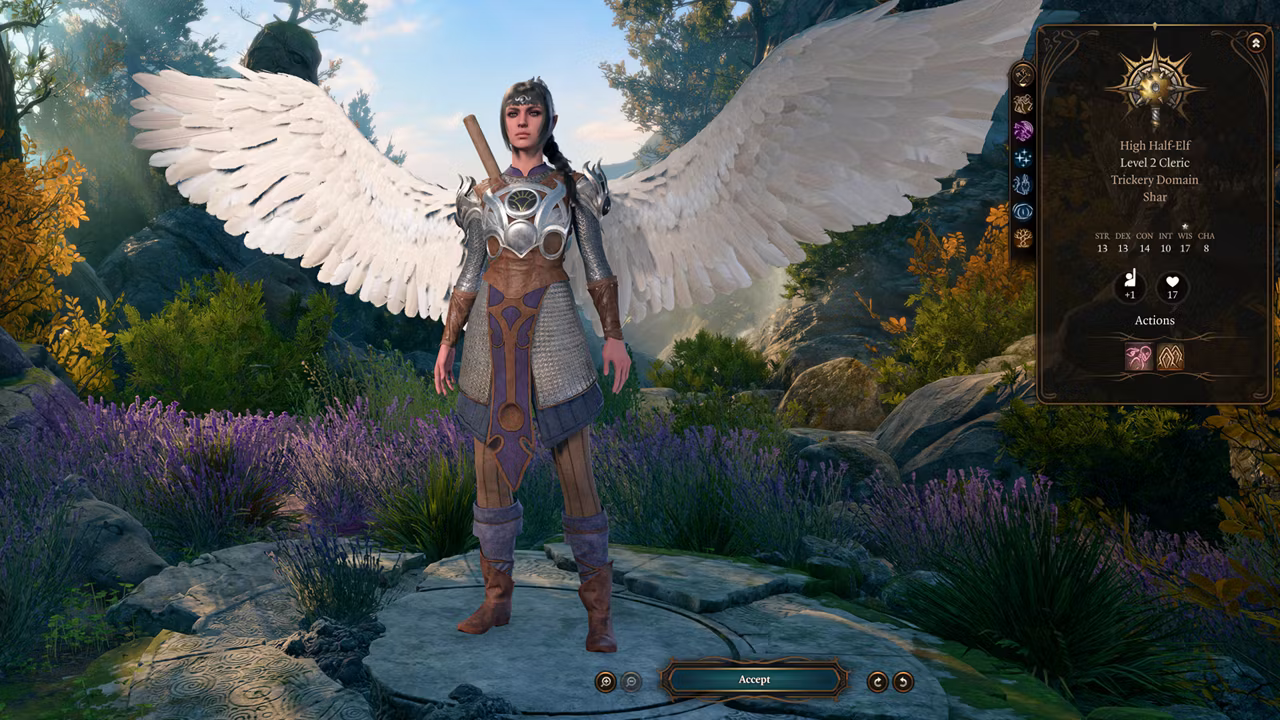Zoom in on the character preview
The image size is (1280, 720).
click(x=605, y=682)
